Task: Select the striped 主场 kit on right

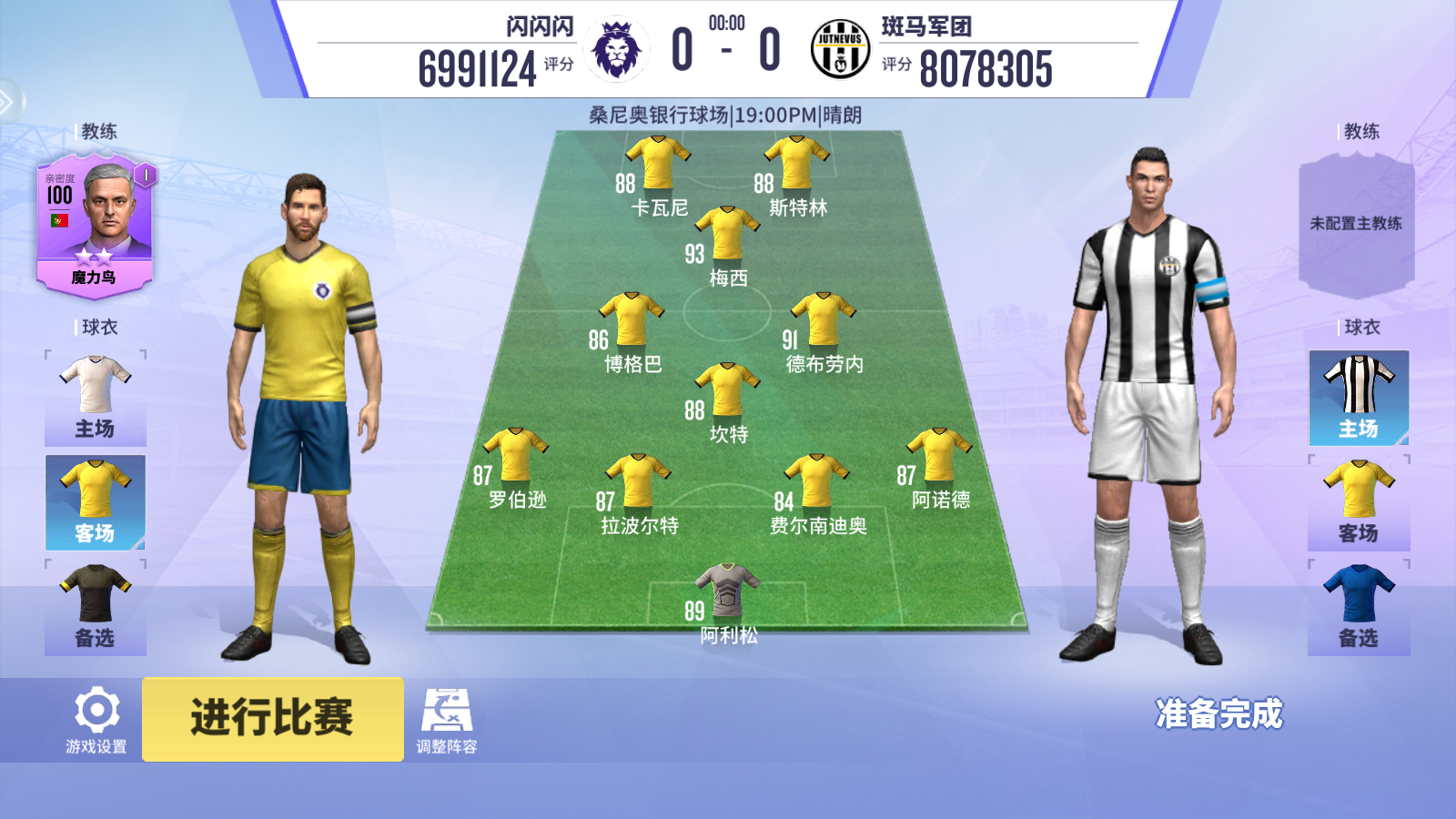Action: point(1359,398)
